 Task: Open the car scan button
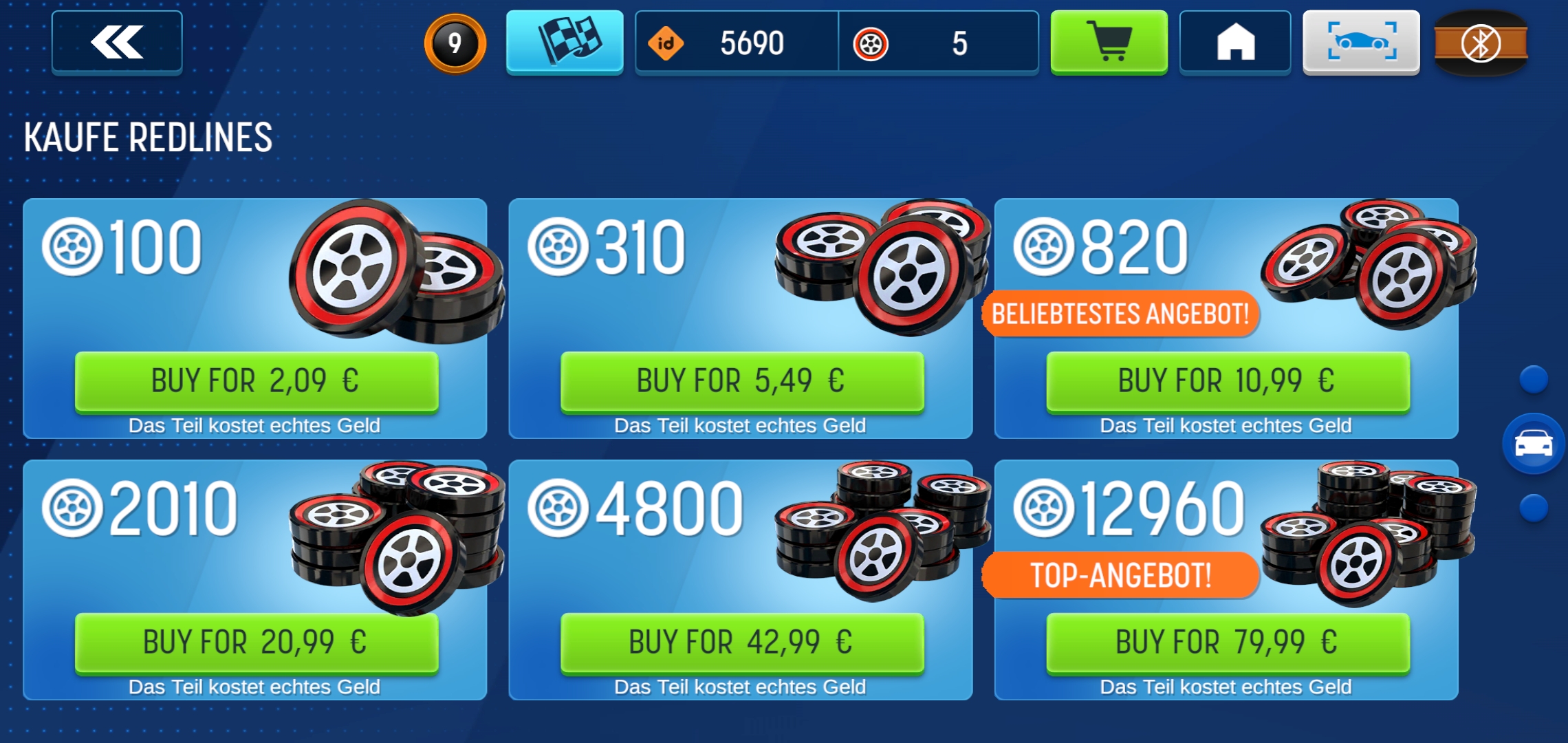[1361, 42]
